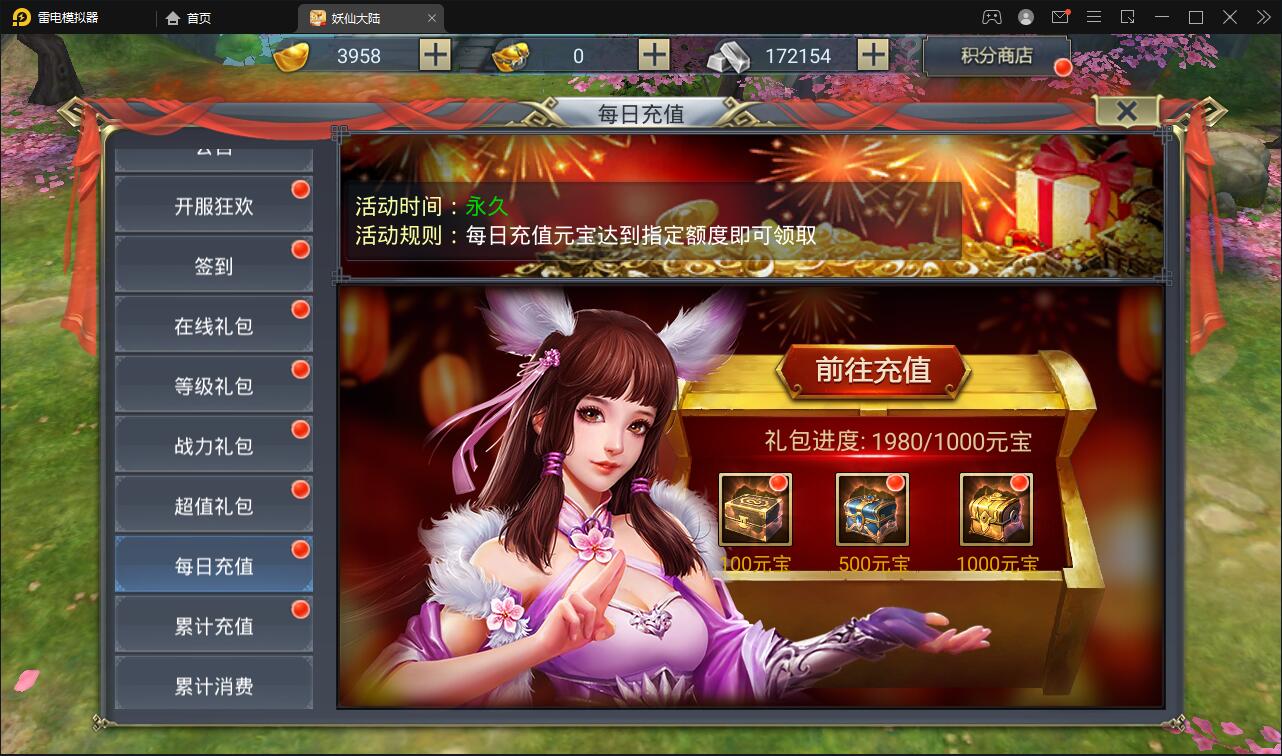Viewport: 1282px width, 756px height.
Task: Open the mail icon in emulator toolbar
Action: coord(1060,17)
